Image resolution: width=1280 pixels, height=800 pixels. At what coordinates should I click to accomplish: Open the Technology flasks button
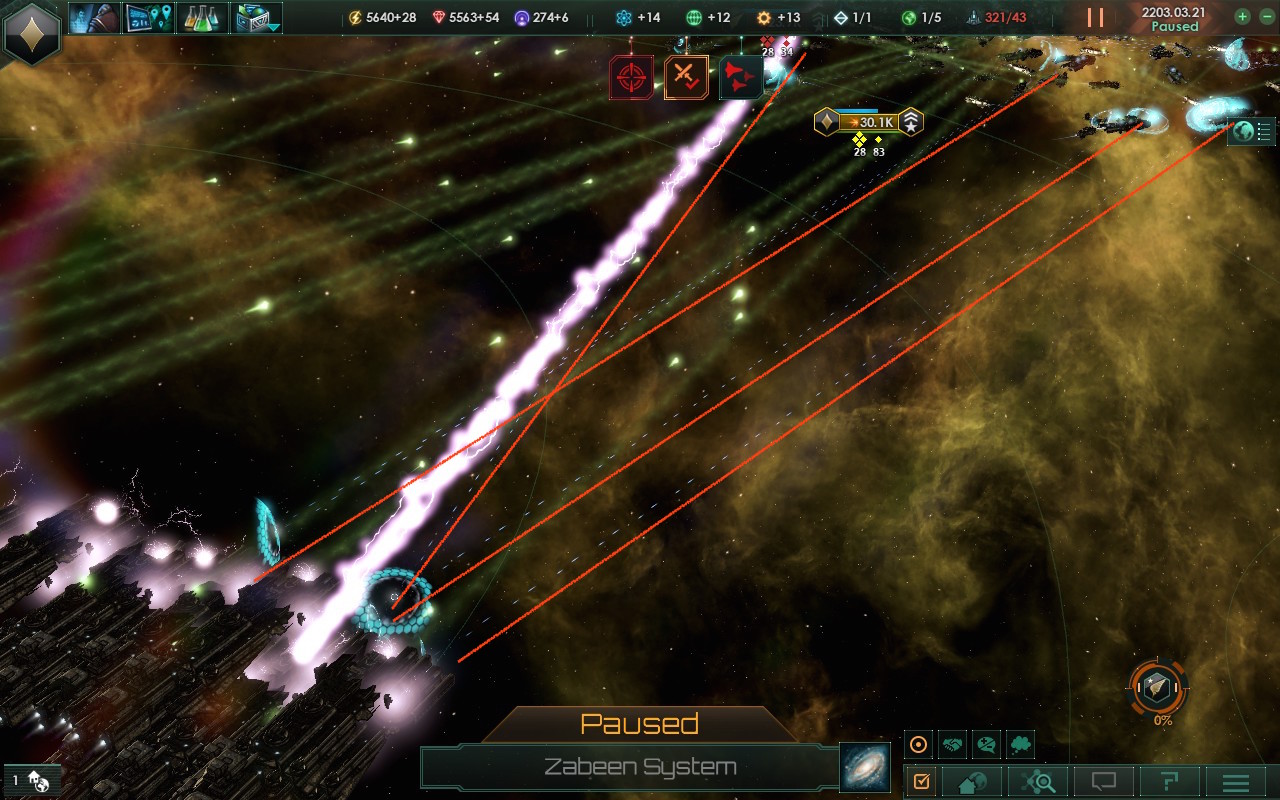[203, 17]
